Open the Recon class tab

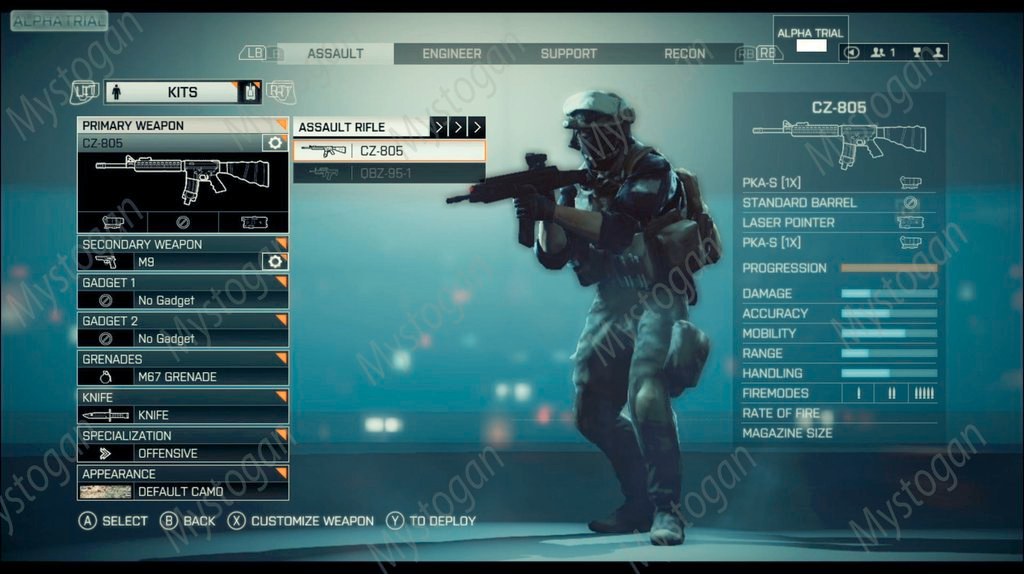(684, 54)
